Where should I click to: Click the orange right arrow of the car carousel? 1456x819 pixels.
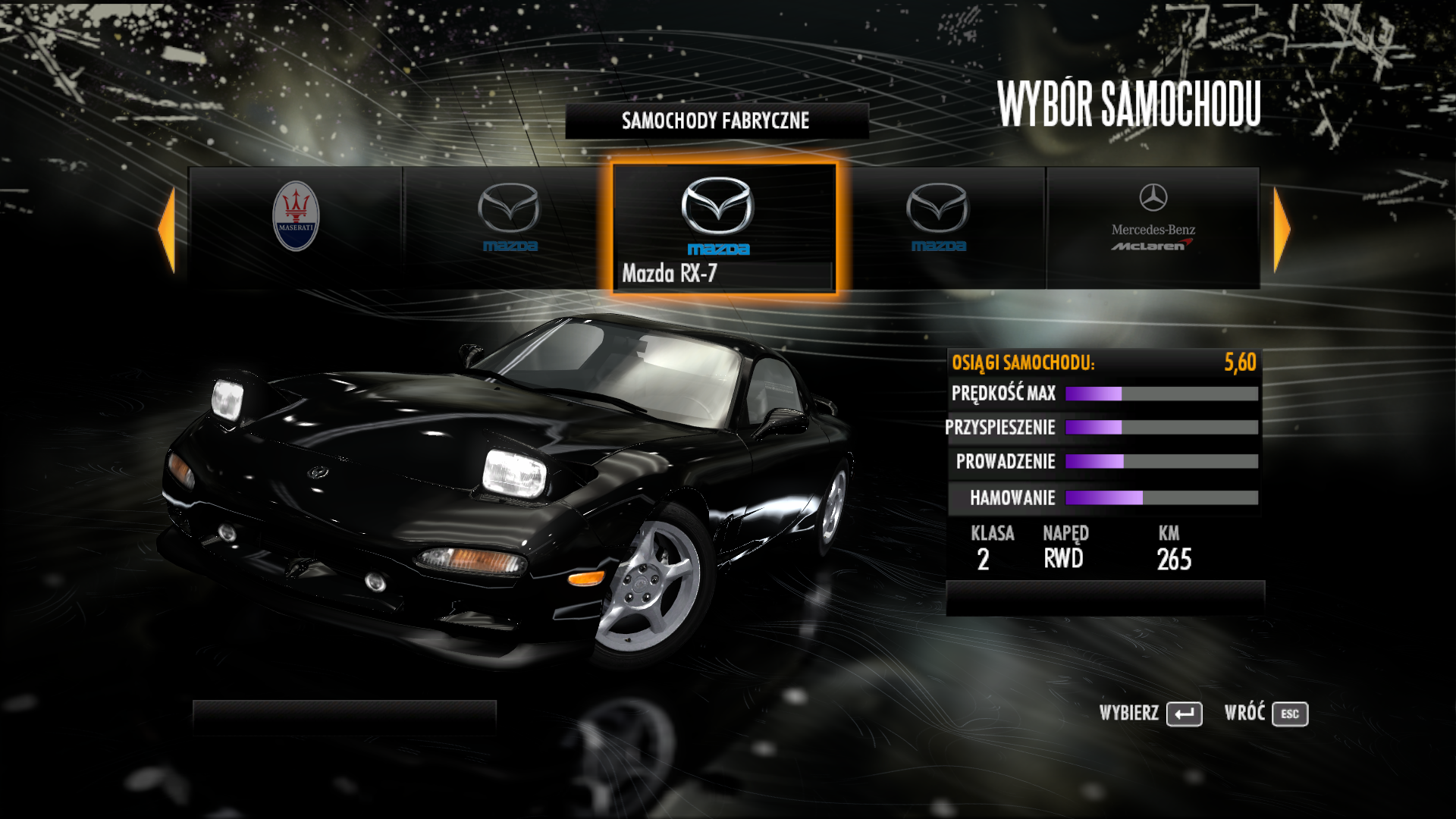click(1282, 229)
